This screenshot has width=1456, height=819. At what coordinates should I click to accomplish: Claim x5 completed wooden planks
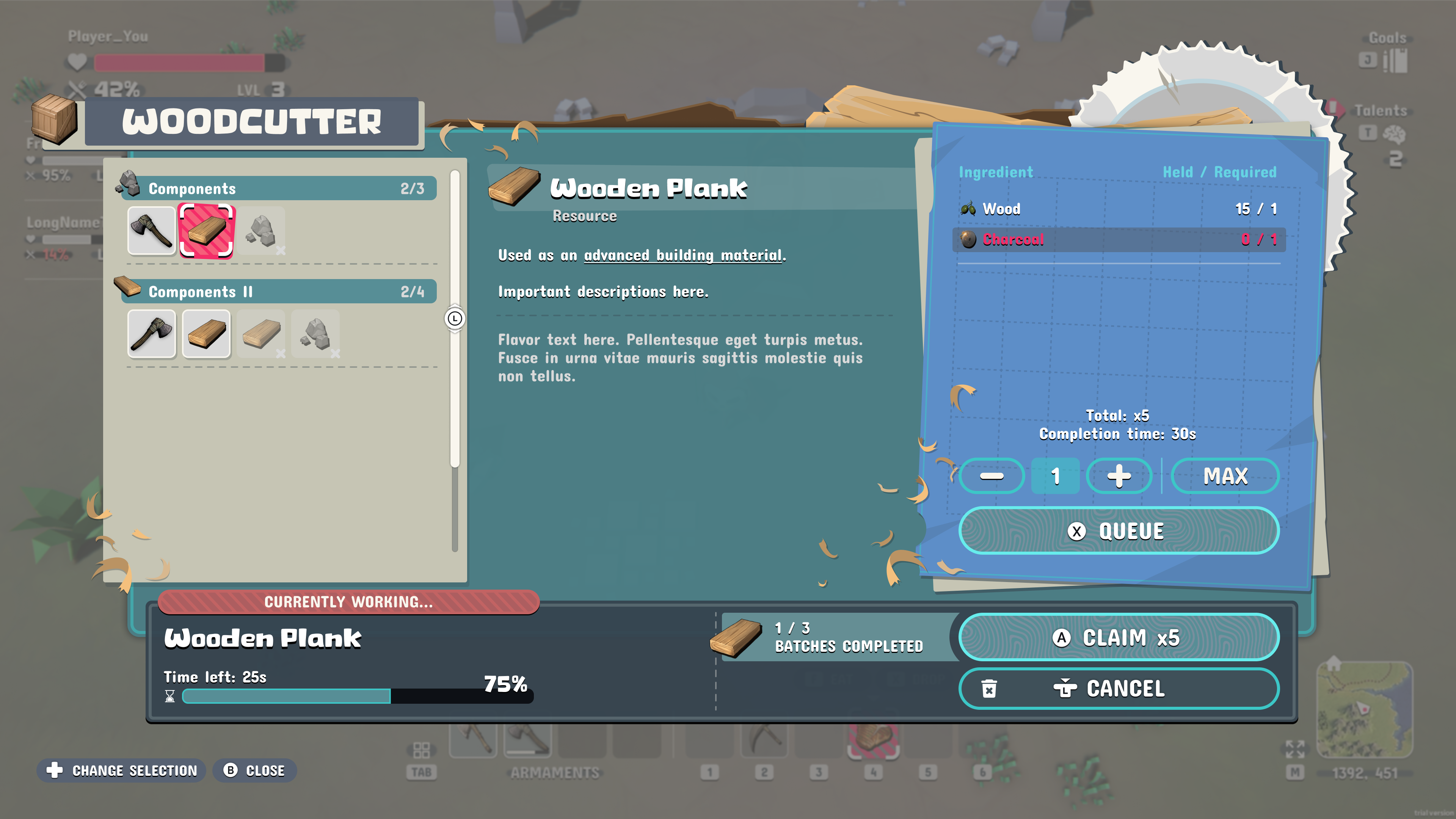(1118, 637)
